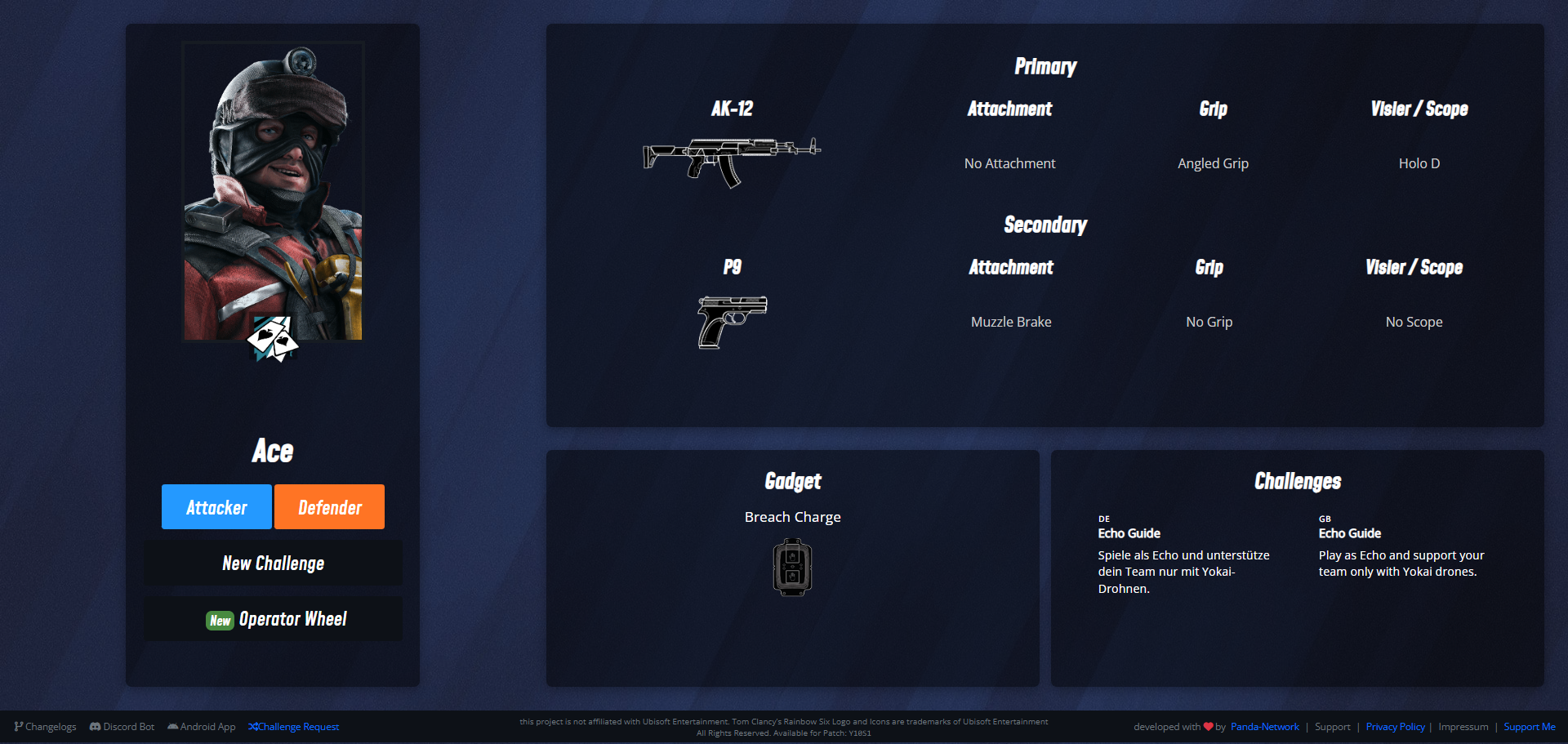This screenshot has height=744, width=1568.
Task: Click the Breach Charge gadget icon
Action: click(x=792, y=567)
